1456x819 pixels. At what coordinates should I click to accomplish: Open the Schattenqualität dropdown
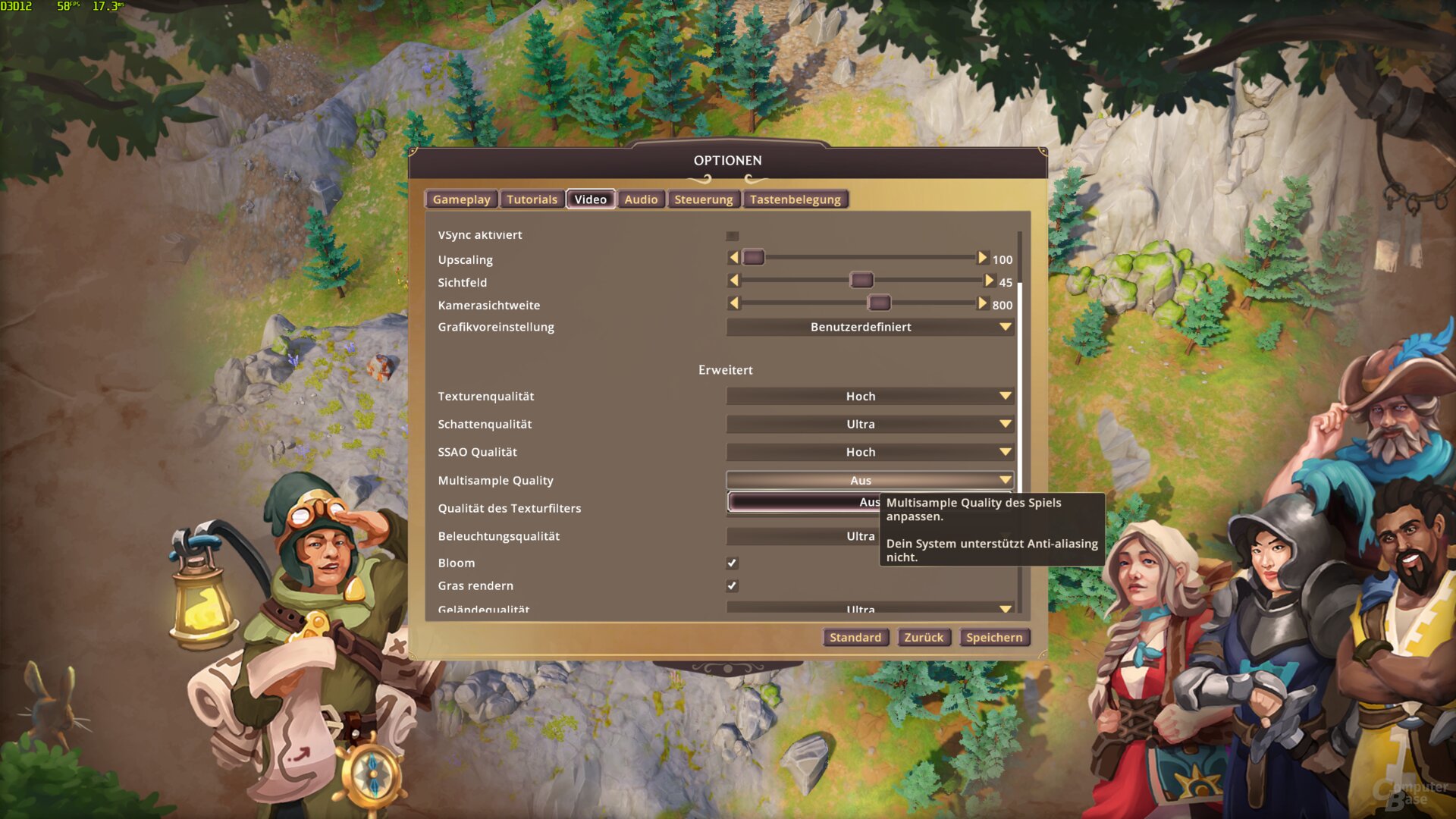pyautogui.click(x=869, y=424)
